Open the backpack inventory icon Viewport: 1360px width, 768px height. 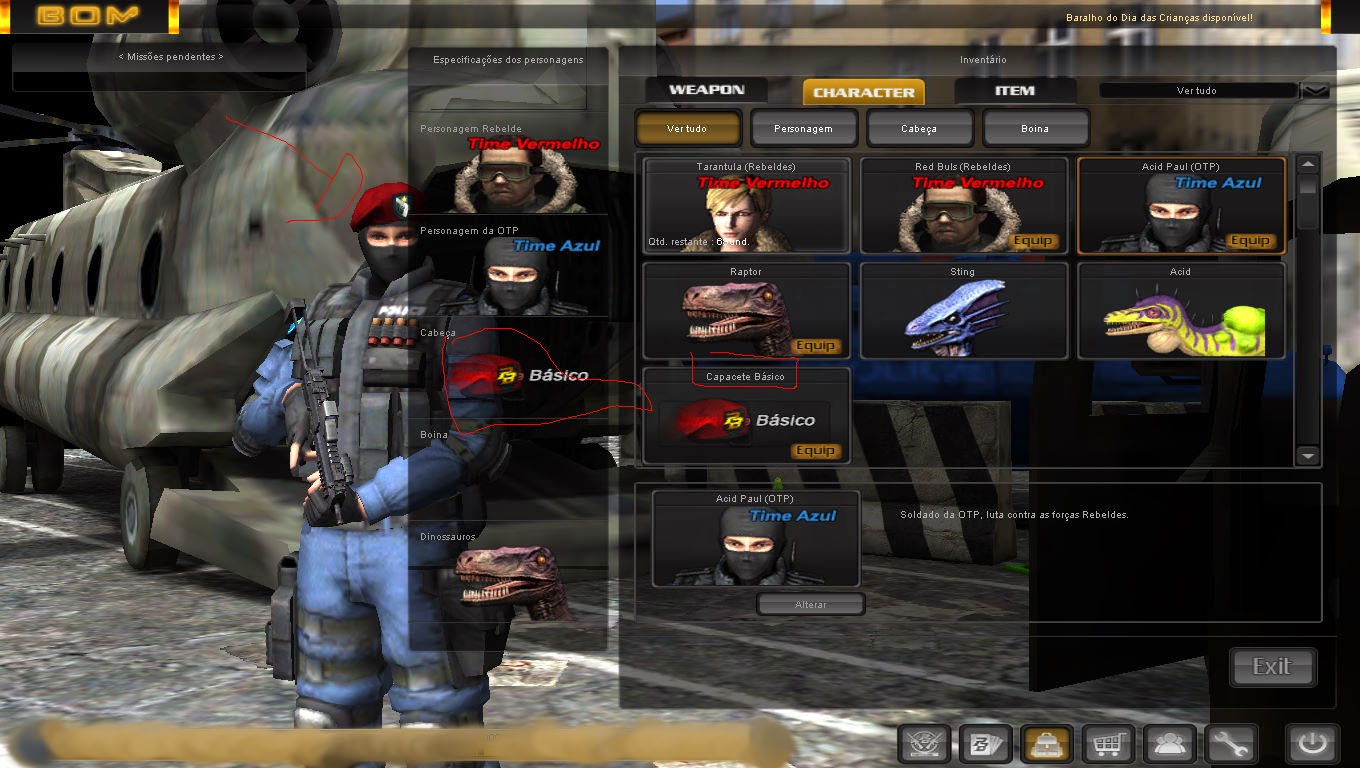click(1044, 744)
